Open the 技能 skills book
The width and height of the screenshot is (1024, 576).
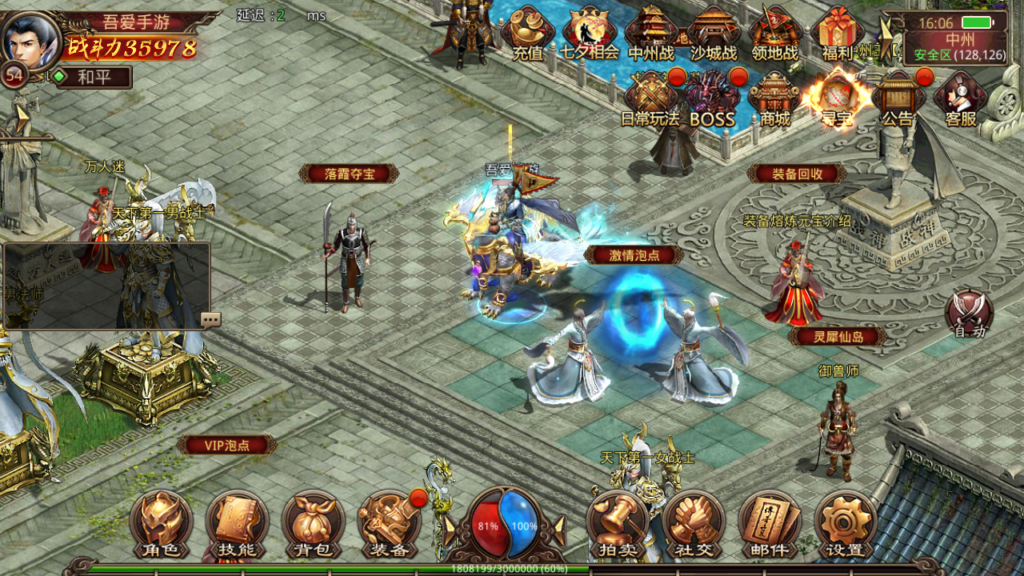(x=237, y=524)
